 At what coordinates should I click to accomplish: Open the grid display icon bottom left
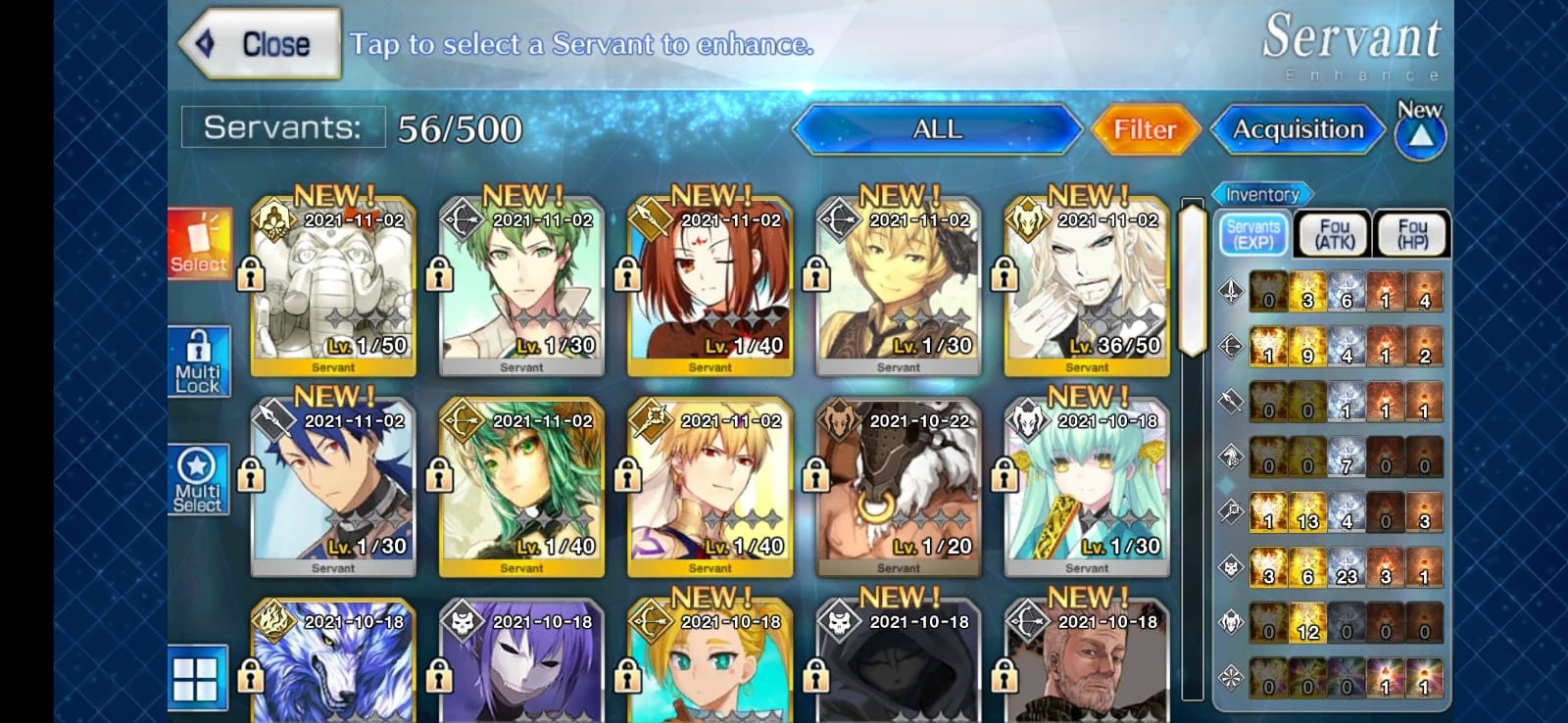point(199,676)
